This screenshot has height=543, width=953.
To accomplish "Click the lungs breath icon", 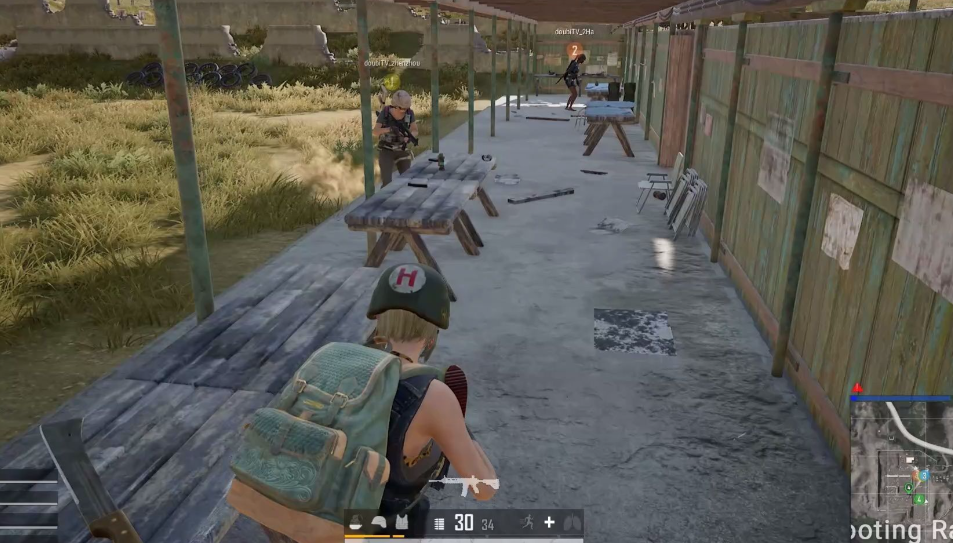I will [x=571, y=522].
